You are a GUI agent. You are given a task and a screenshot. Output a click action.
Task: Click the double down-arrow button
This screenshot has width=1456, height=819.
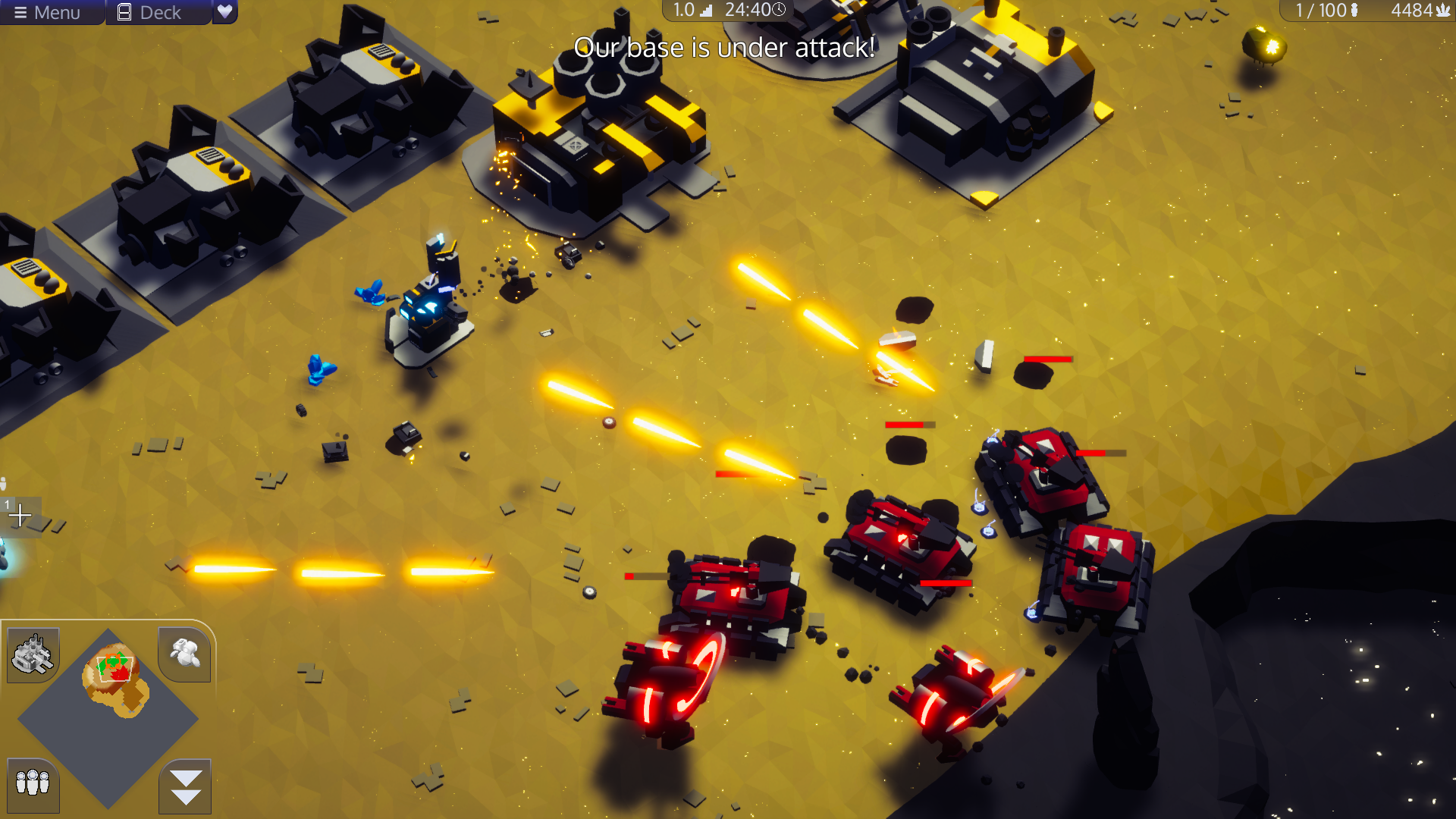[x=186, y=786]
